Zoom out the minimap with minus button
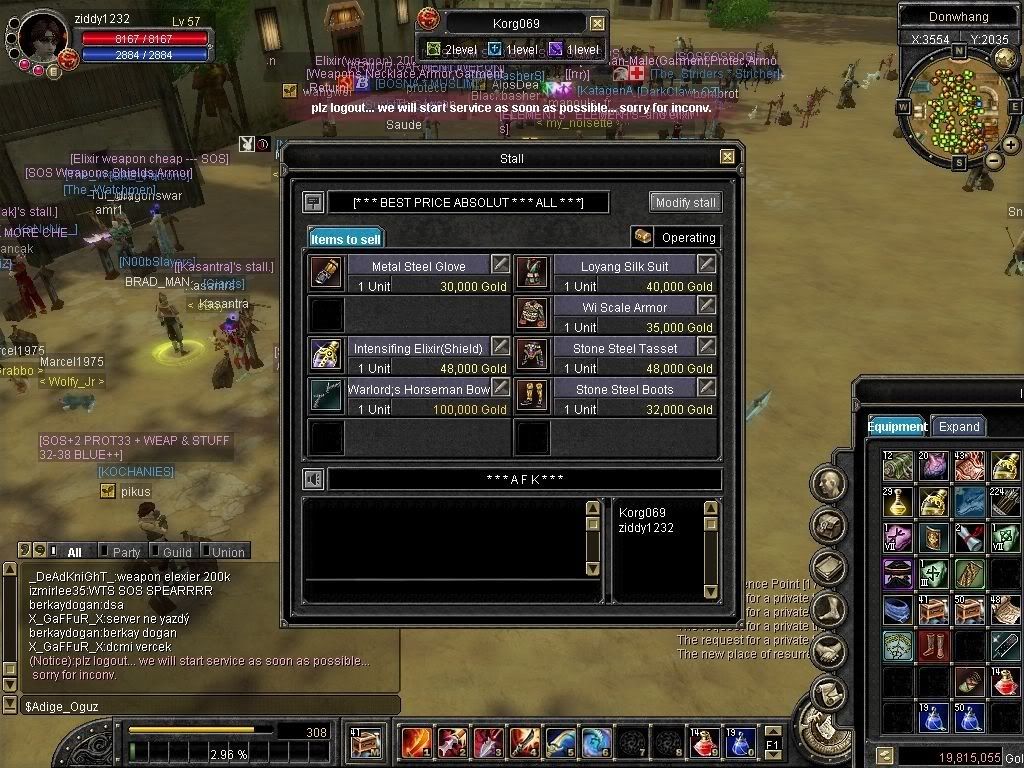This screenshot has width=1024, height=768. [993, 160]
